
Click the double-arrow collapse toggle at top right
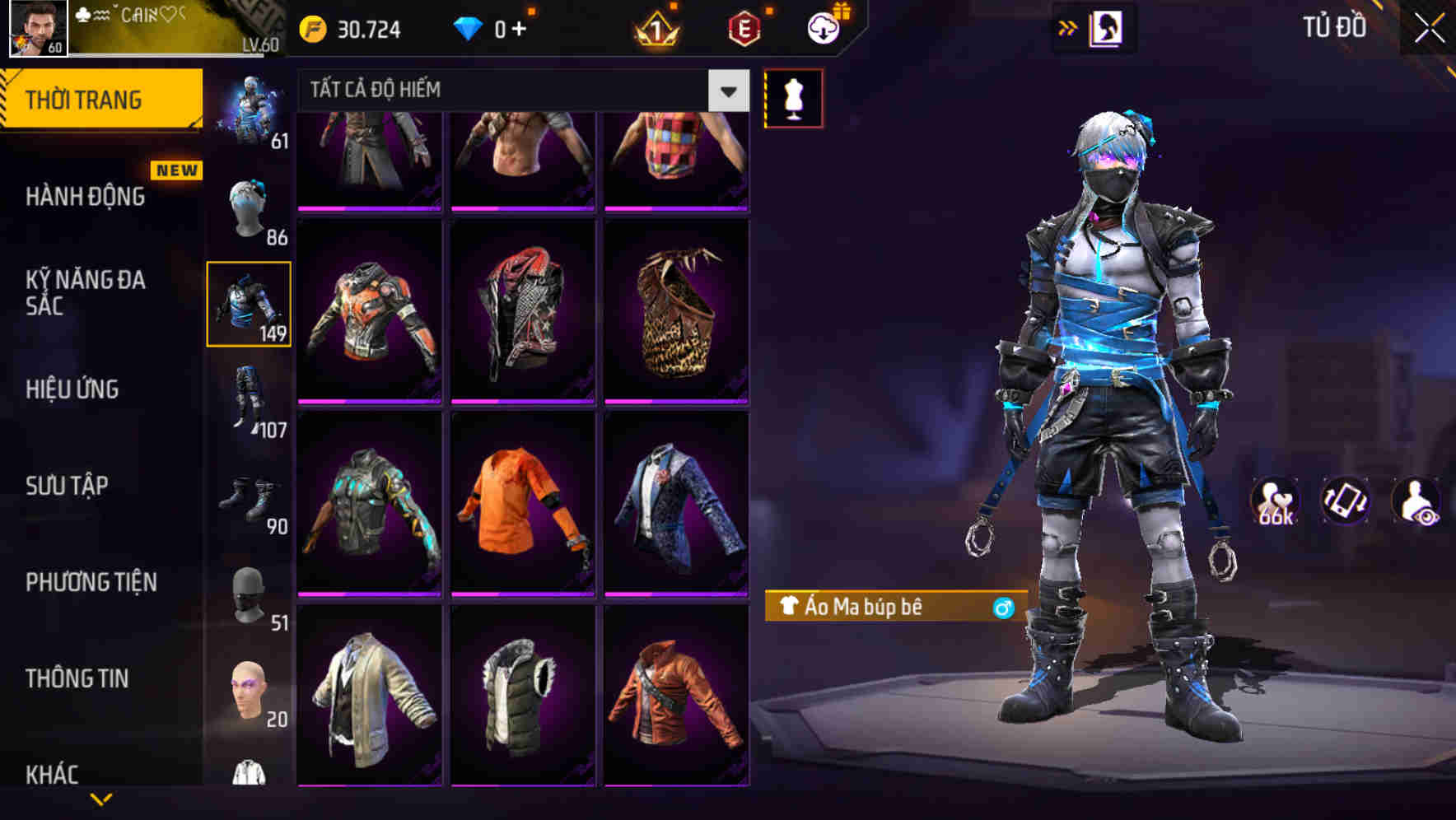click(1067, 27)
